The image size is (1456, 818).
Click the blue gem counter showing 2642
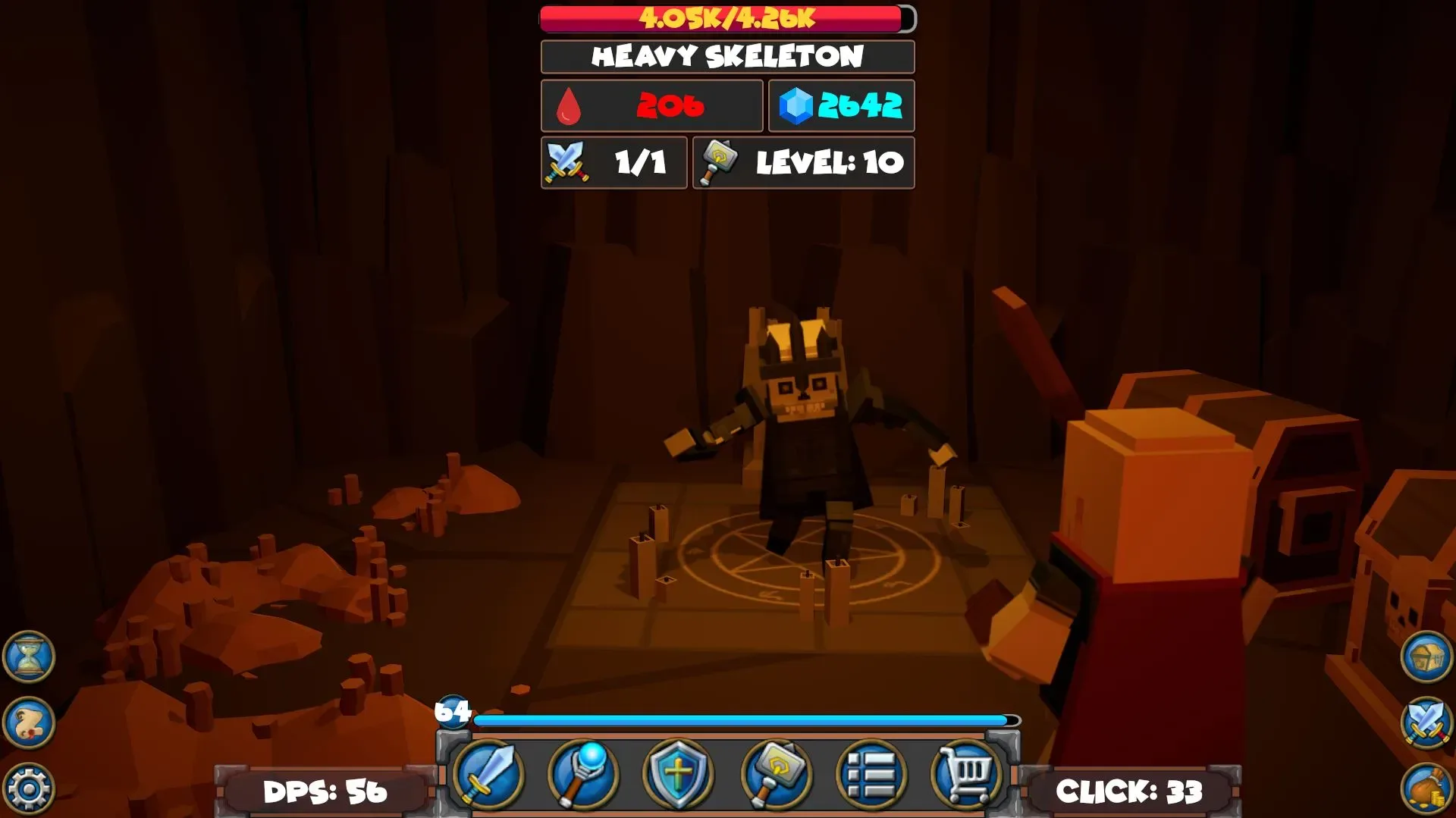(x=842, y=106)
